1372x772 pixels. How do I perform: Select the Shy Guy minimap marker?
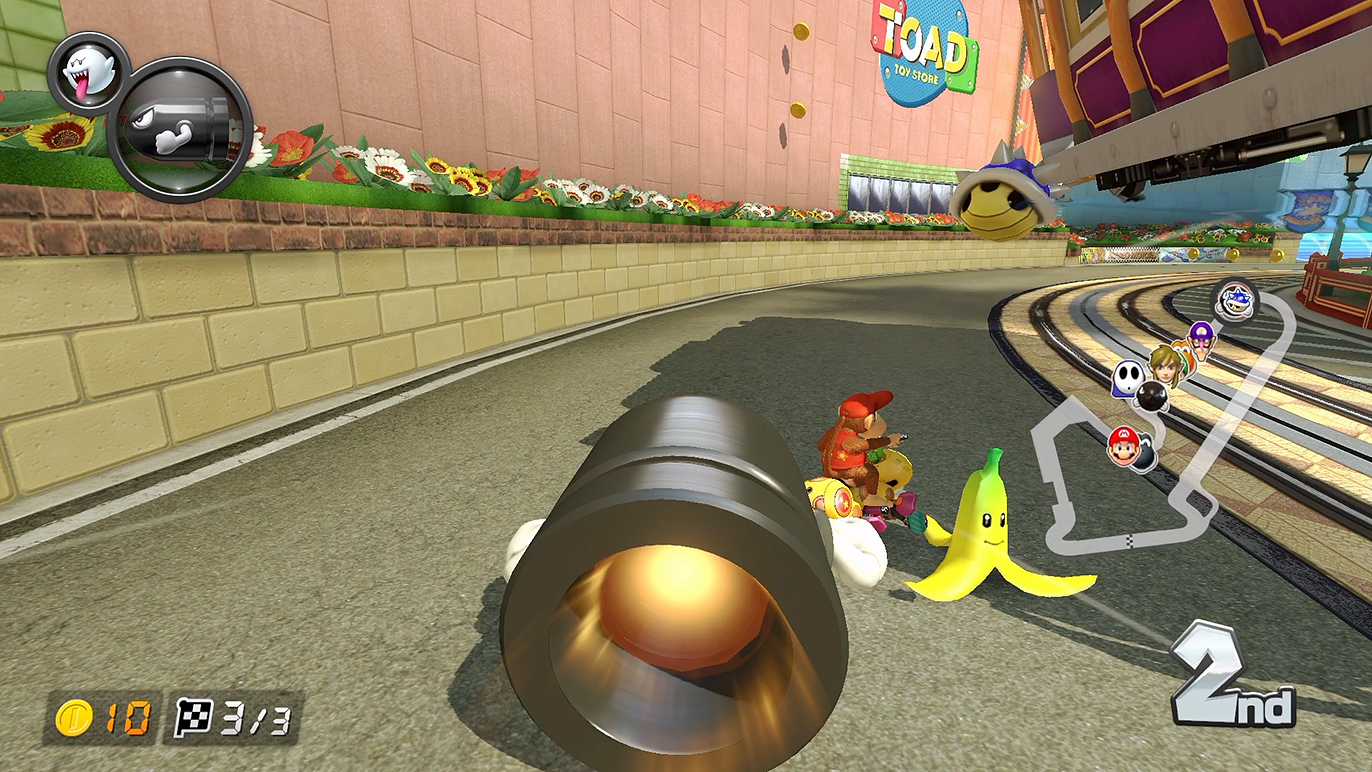point(1126,379)
